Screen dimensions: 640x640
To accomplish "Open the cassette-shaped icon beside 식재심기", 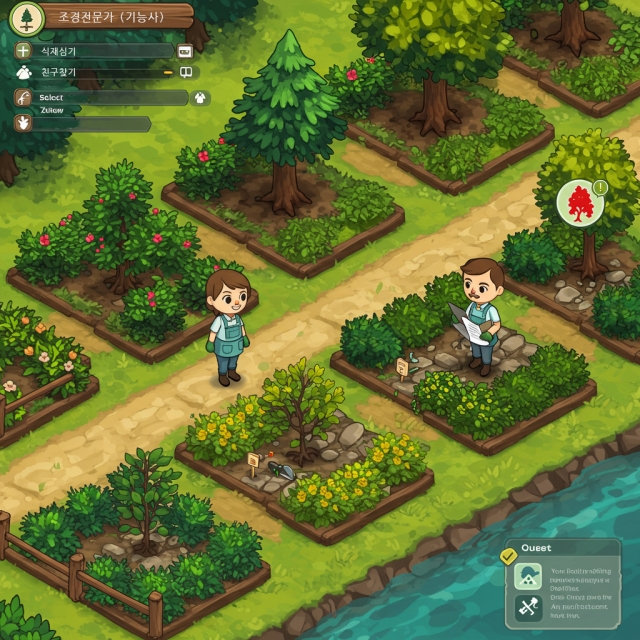I will coord(184,50).
